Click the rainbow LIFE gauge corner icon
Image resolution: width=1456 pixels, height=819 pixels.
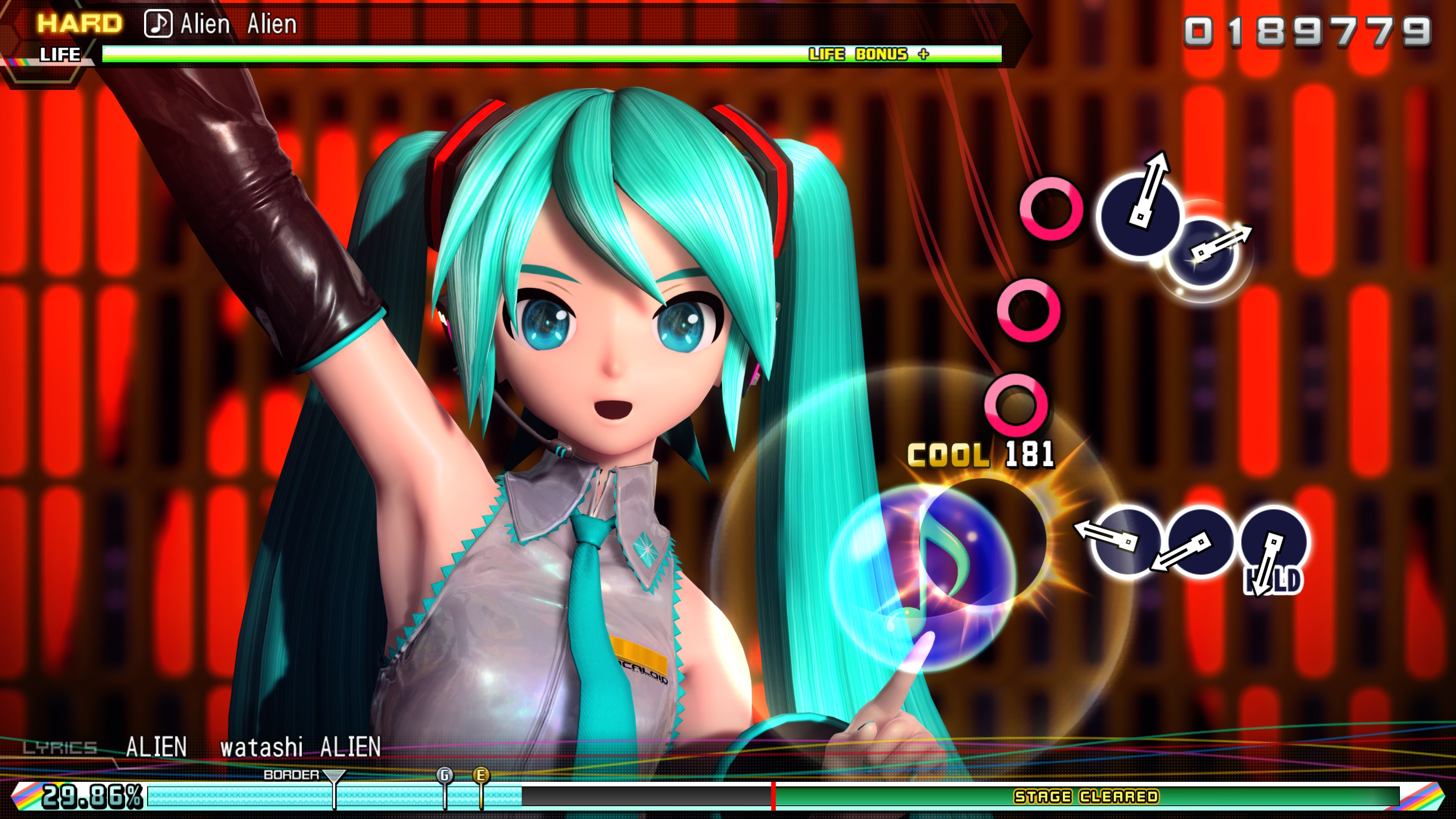pos(17,62)
